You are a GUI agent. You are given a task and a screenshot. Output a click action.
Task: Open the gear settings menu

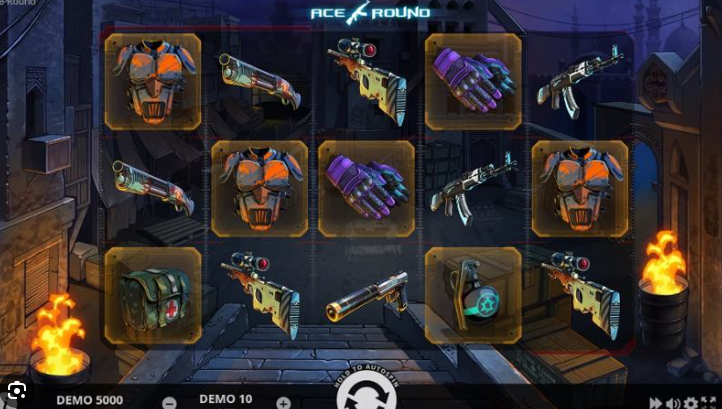pyautogui.click(x=690, y=403)
